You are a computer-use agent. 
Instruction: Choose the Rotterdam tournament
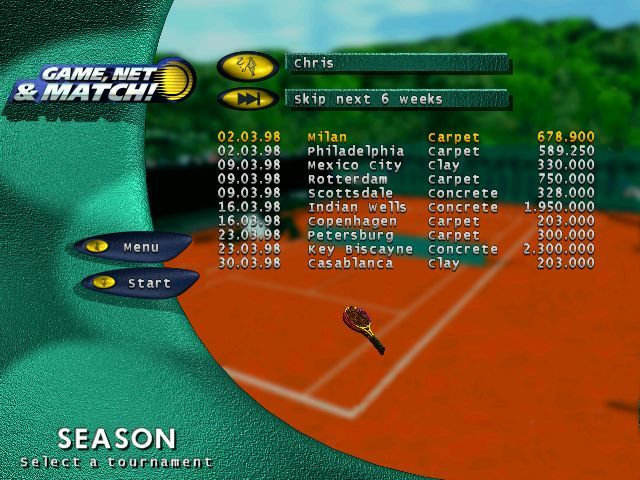[405, 179]
